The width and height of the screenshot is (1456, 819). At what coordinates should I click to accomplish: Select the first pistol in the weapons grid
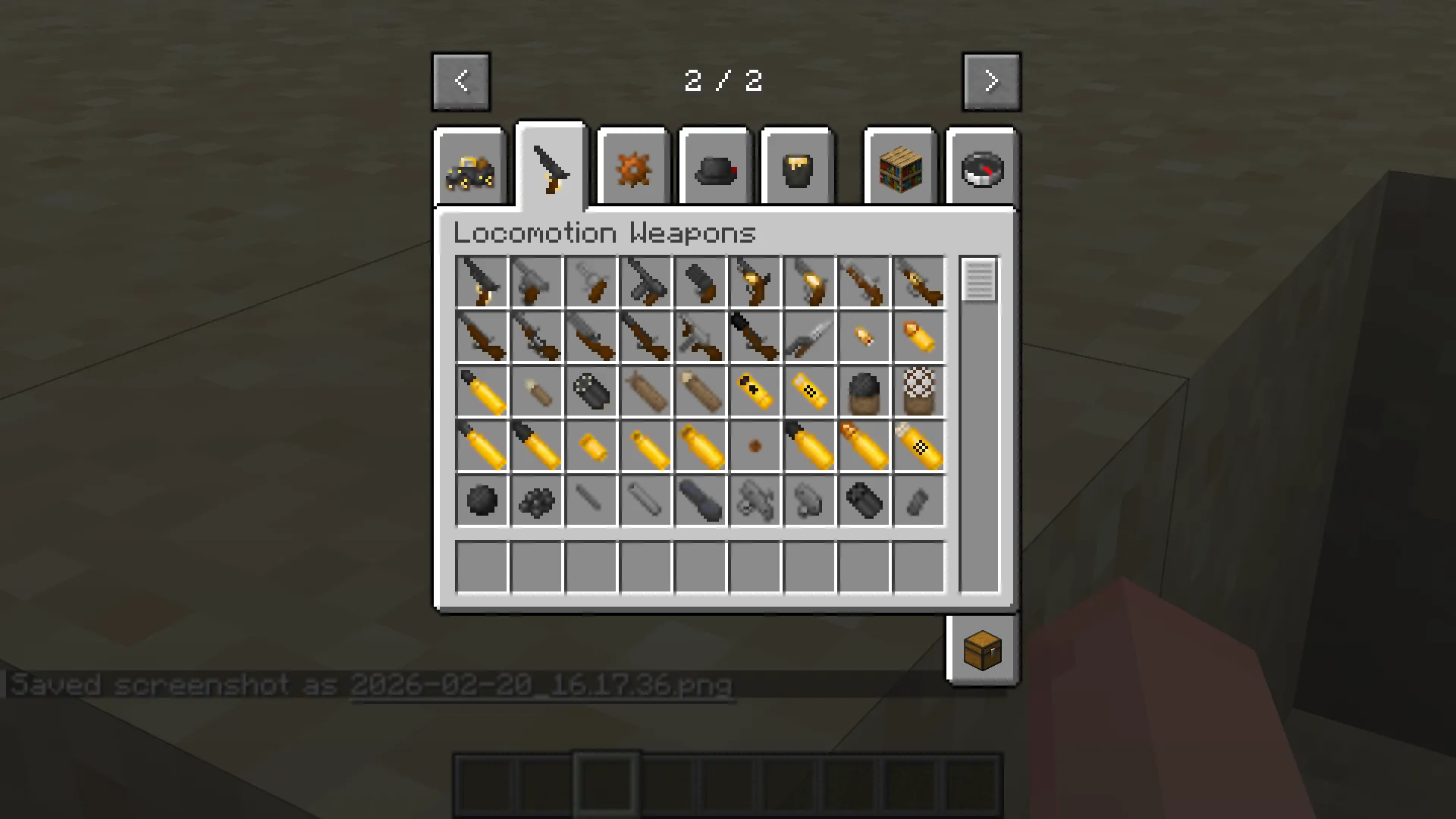[x=482, y=281]
